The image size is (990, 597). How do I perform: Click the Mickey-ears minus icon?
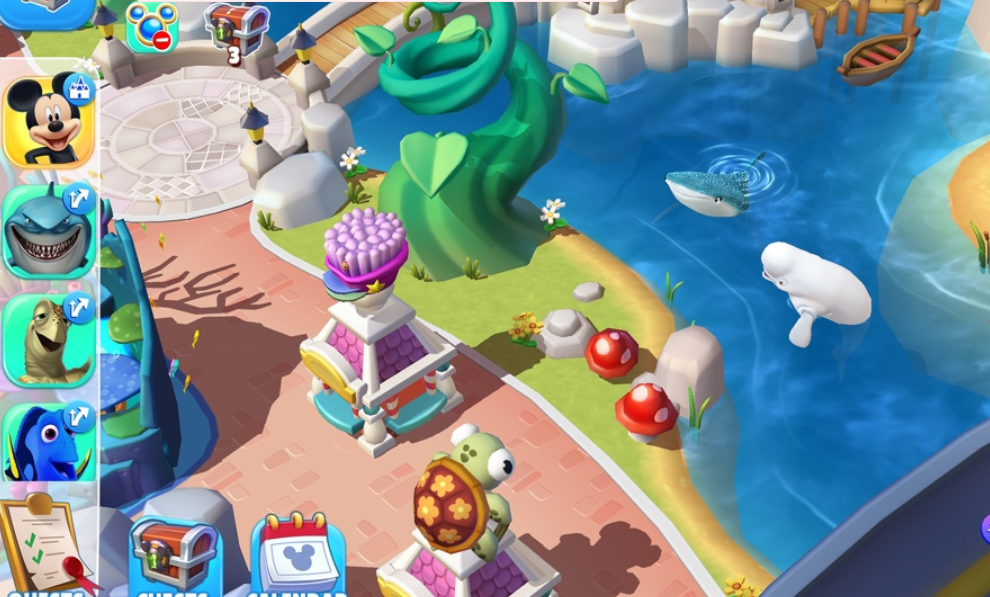[x=151, y=27]
